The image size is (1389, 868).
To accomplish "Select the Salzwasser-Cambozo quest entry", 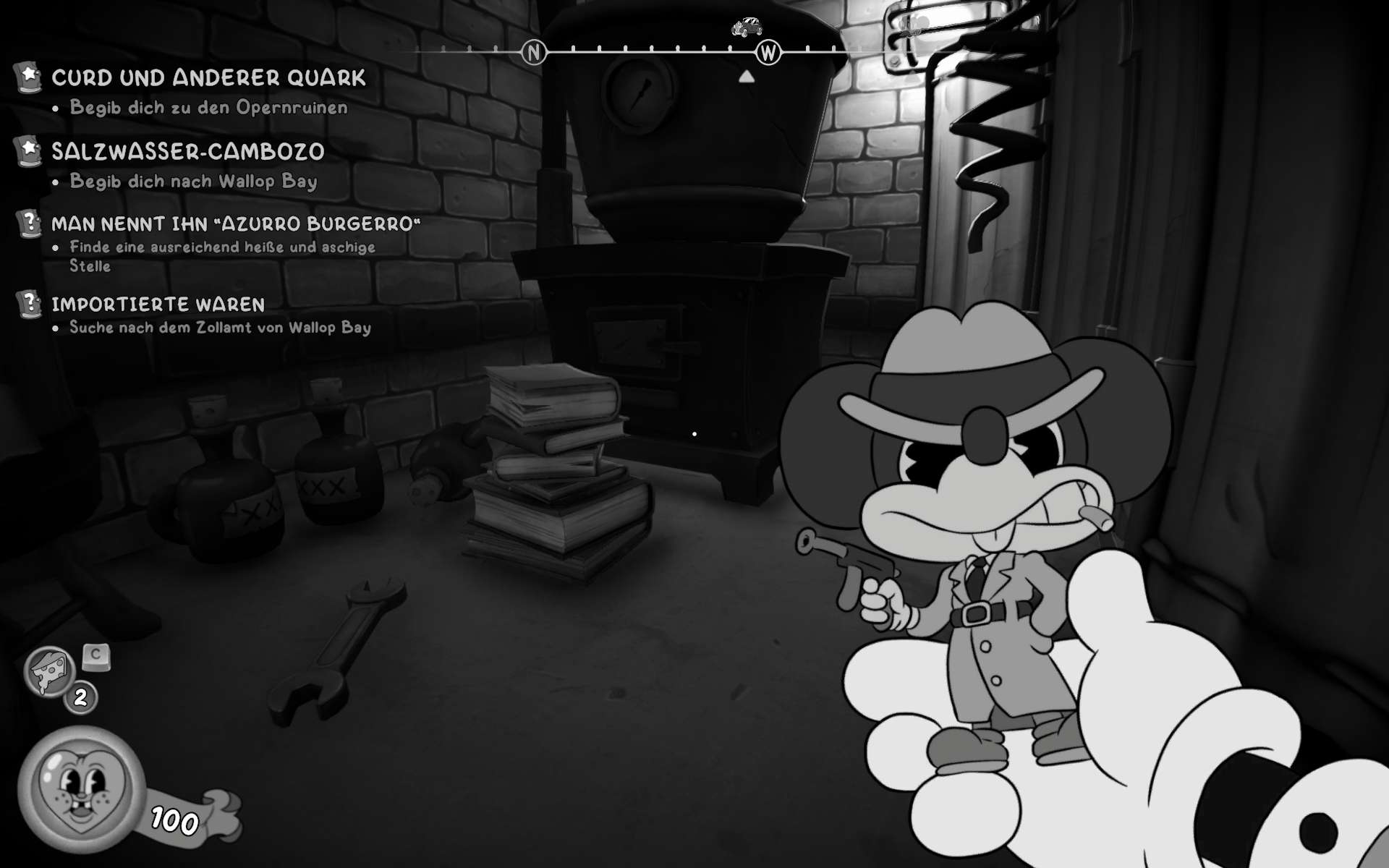I will (x=187, y=152).
